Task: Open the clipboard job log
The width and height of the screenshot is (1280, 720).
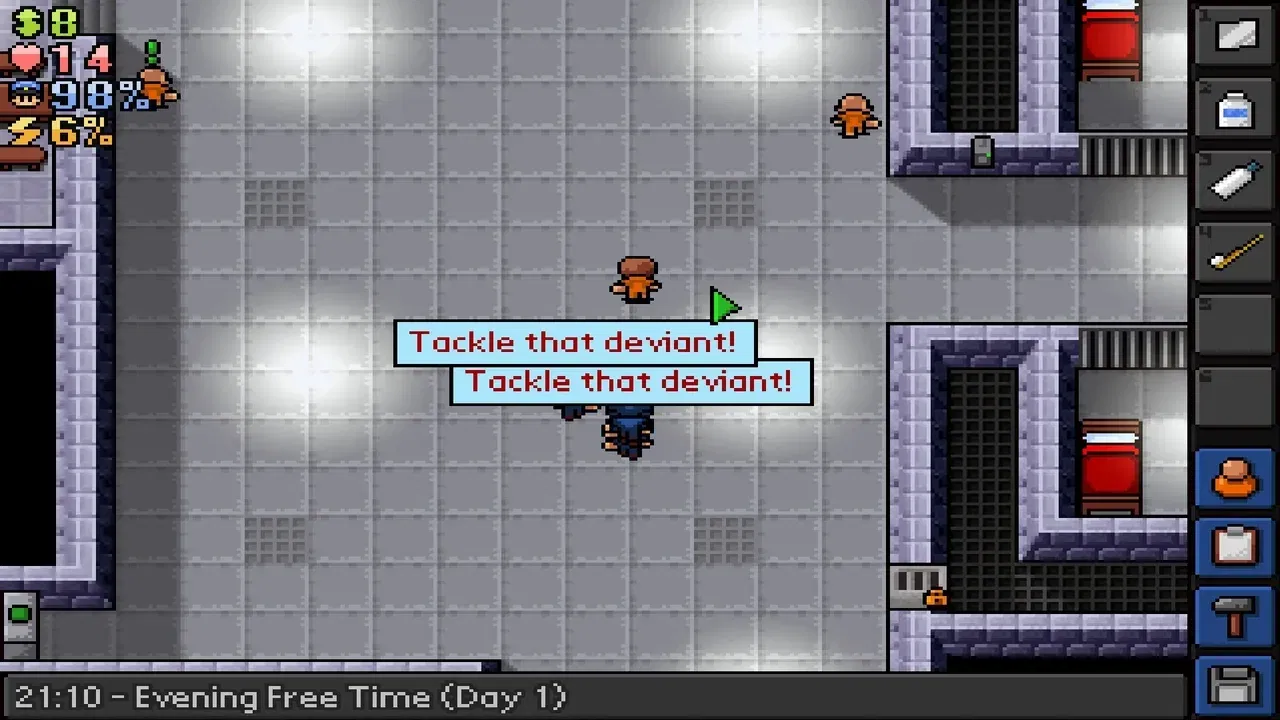Action: [x=1234, y=547]
